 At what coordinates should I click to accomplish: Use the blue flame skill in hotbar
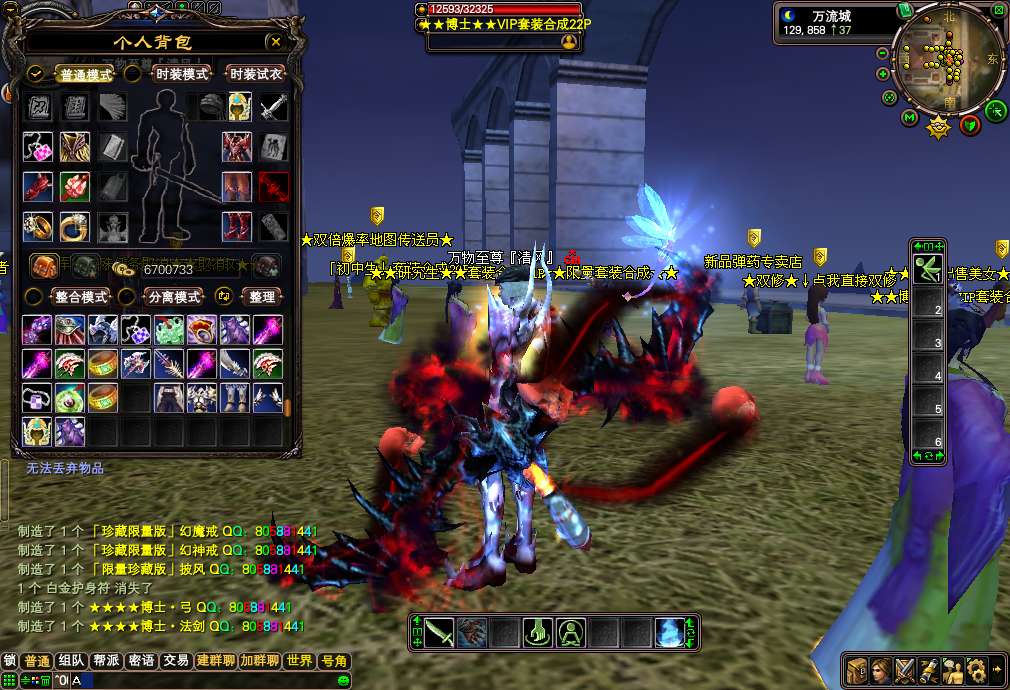click(x=669, y=633)
